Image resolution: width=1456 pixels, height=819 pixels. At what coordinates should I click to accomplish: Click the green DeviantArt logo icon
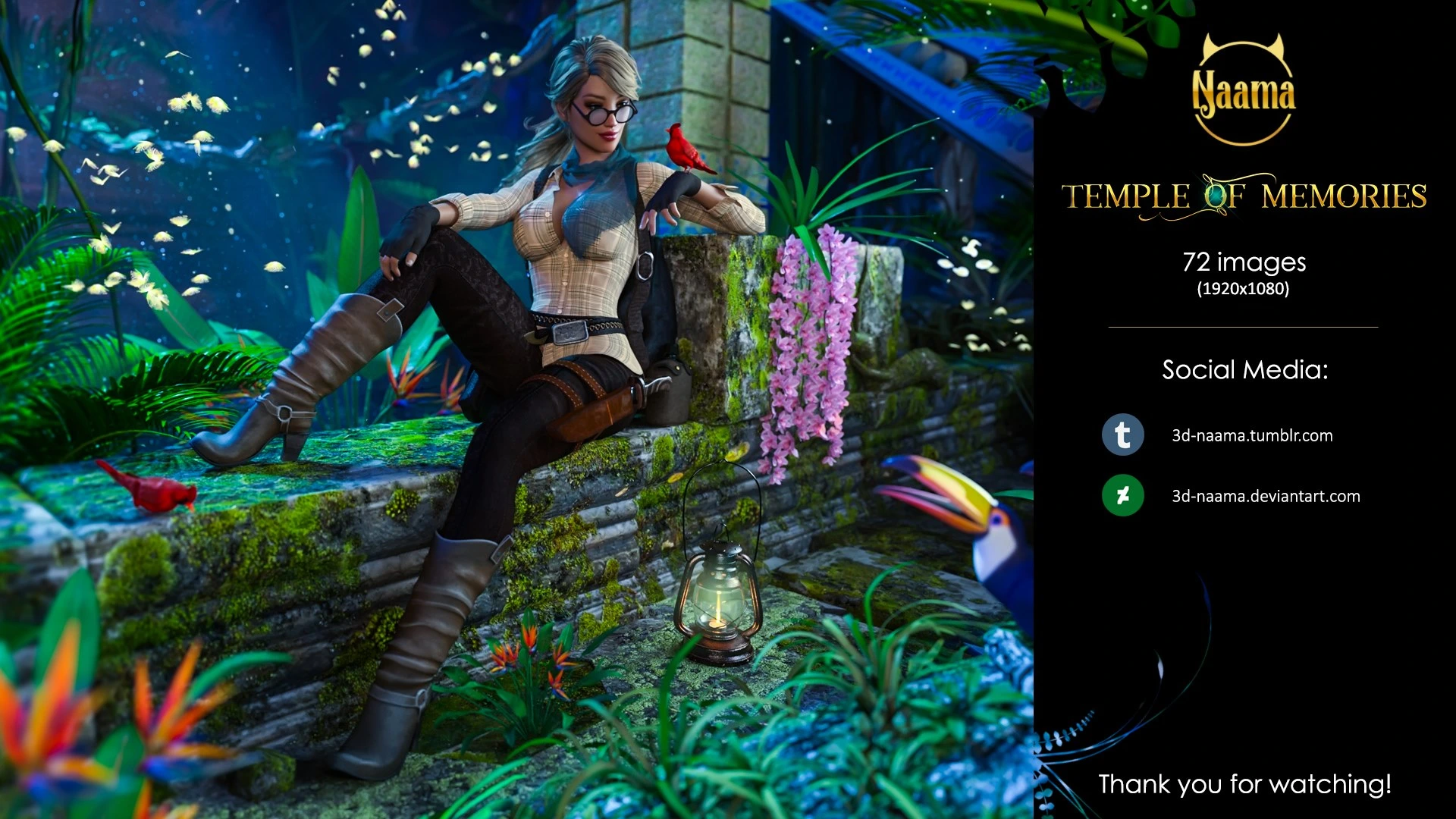(x=1122, y=495)
